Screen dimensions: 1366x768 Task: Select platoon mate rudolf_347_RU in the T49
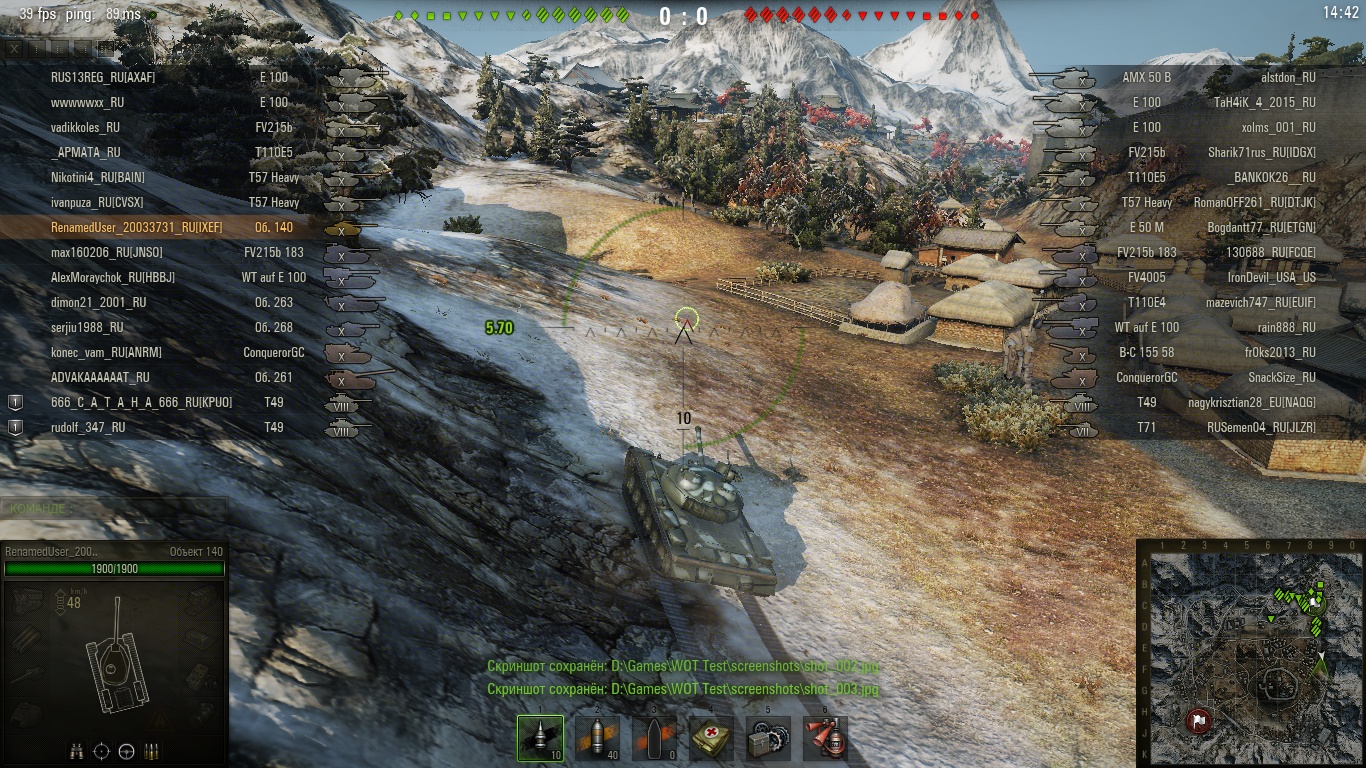click(x=88, y=427)
